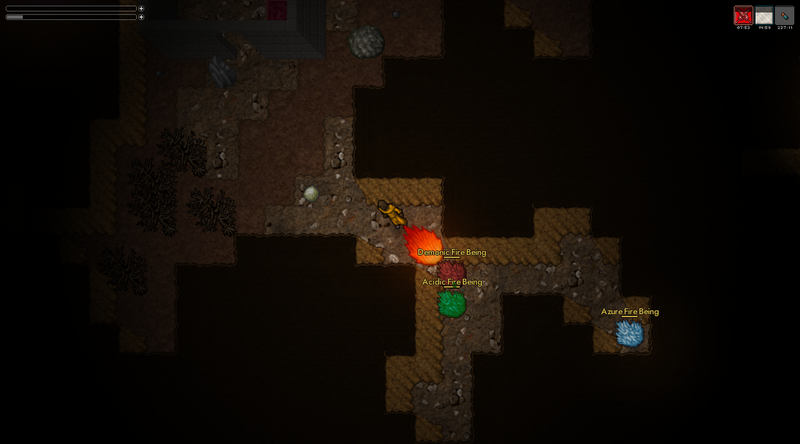
Task: Select the pale striped panel status icon
Action: 764,16
